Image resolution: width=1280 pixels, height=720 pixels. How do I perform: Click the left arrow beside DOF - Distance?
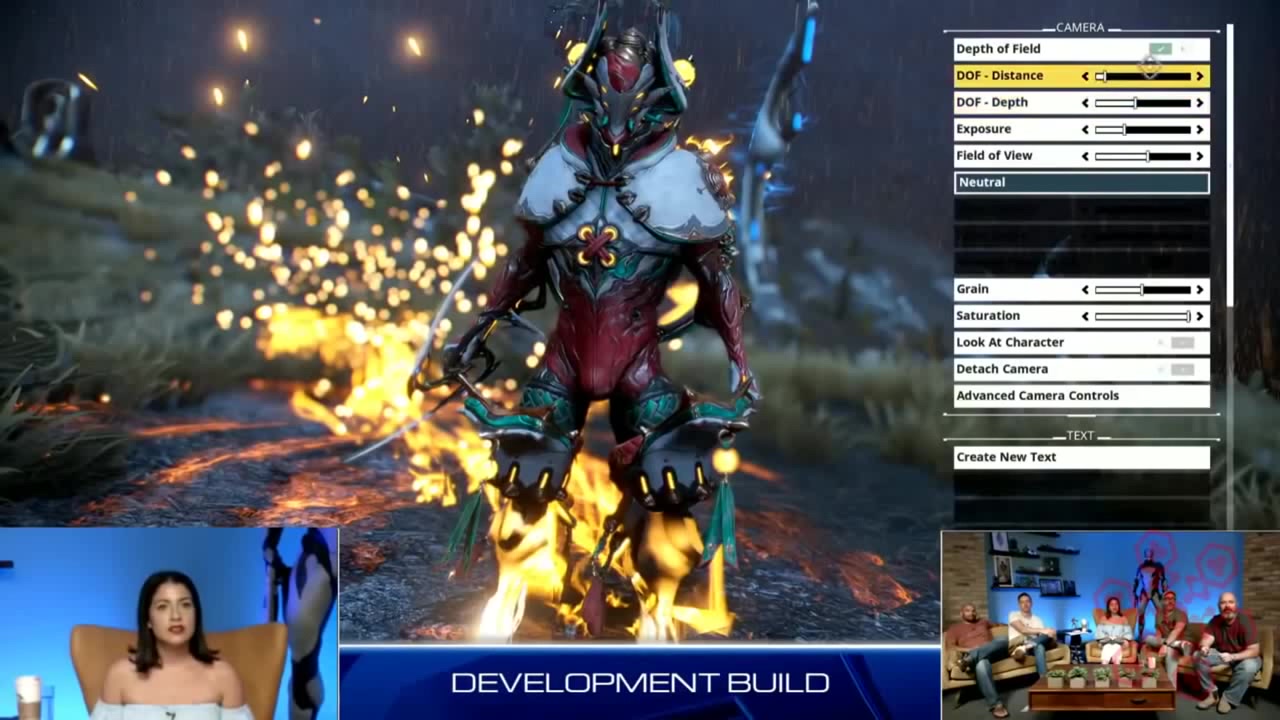tap(1085, 75)
